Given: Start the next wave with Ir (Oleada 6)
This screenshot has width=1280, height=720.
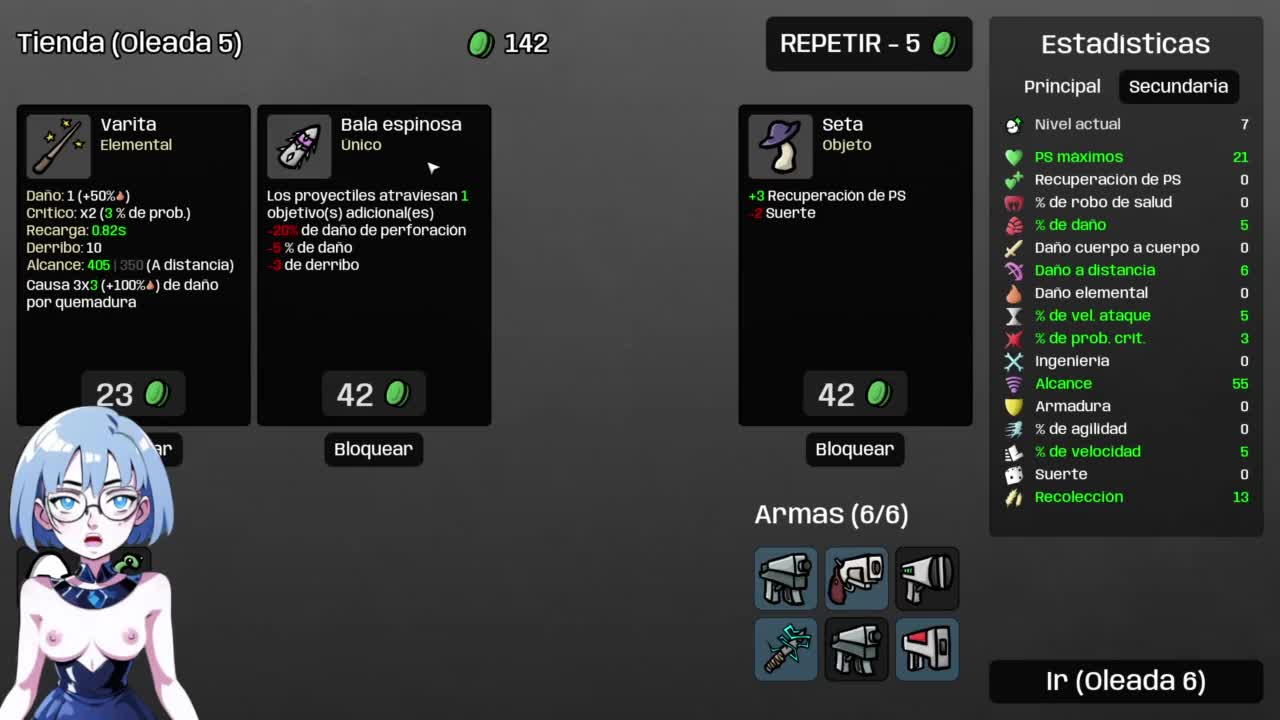Looking at the screenshot, I should (1125, 681).
